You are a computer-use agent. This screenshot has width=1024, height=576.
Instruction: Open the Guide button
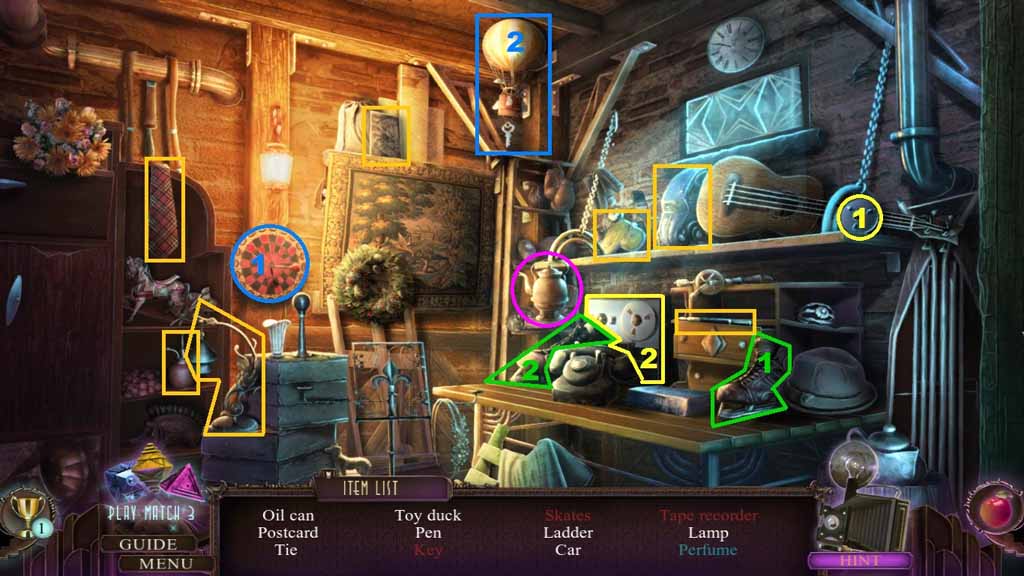148,545
